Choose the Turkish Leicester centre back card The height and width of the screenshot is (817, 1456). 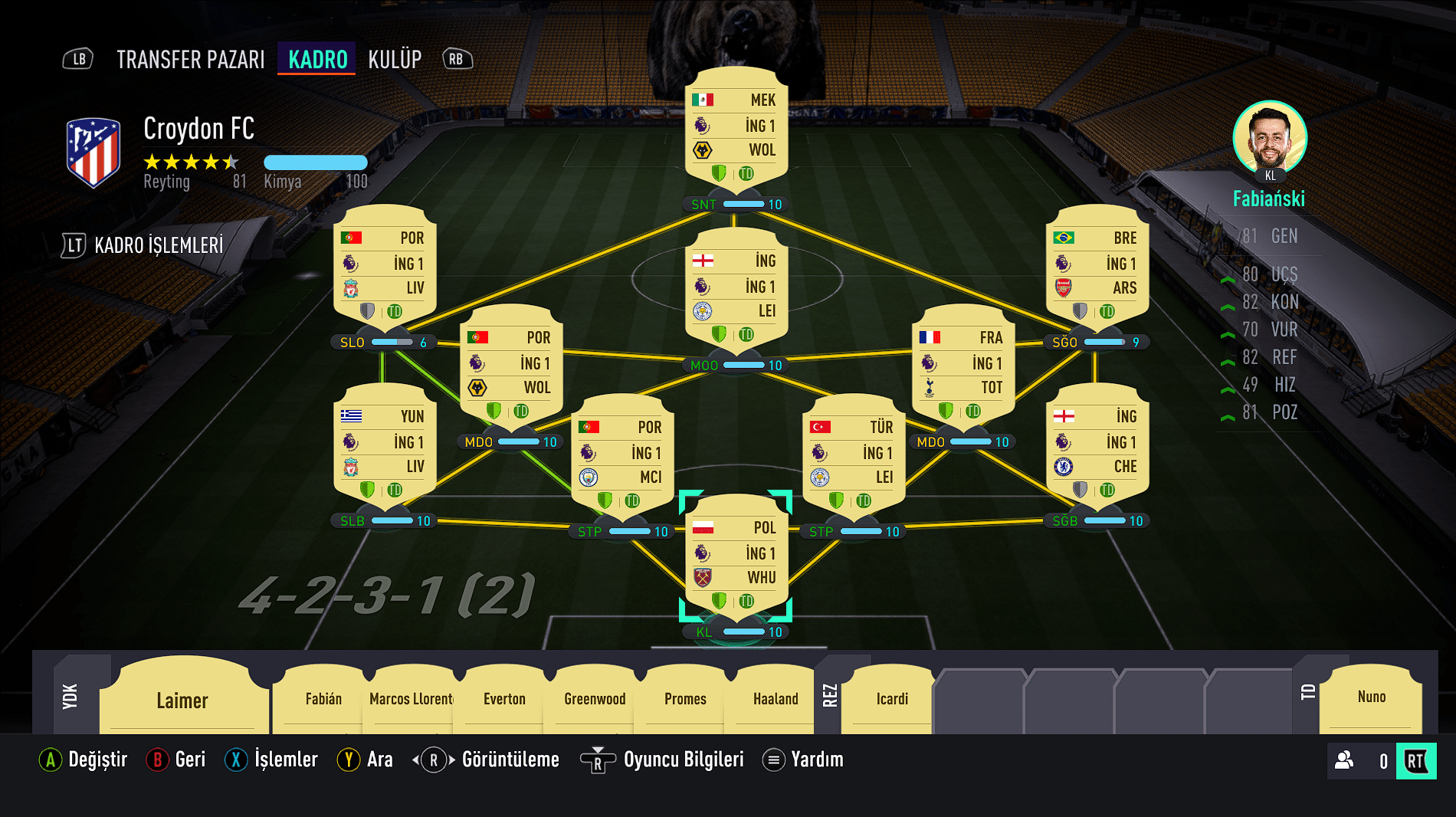click(x=854, y=458)
